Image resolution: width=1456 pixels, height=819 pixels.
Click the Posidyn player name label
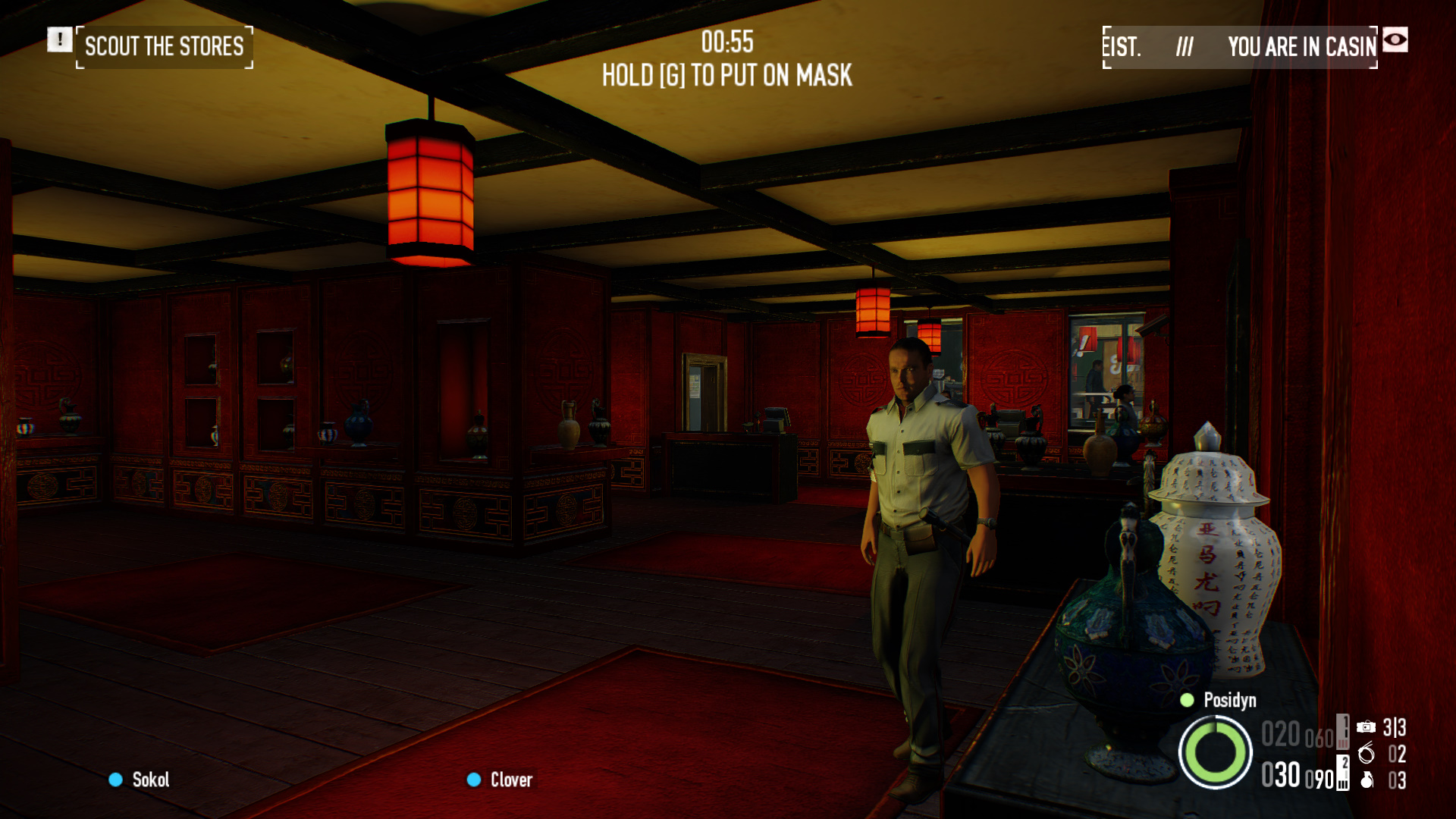tap(1228, 700)
